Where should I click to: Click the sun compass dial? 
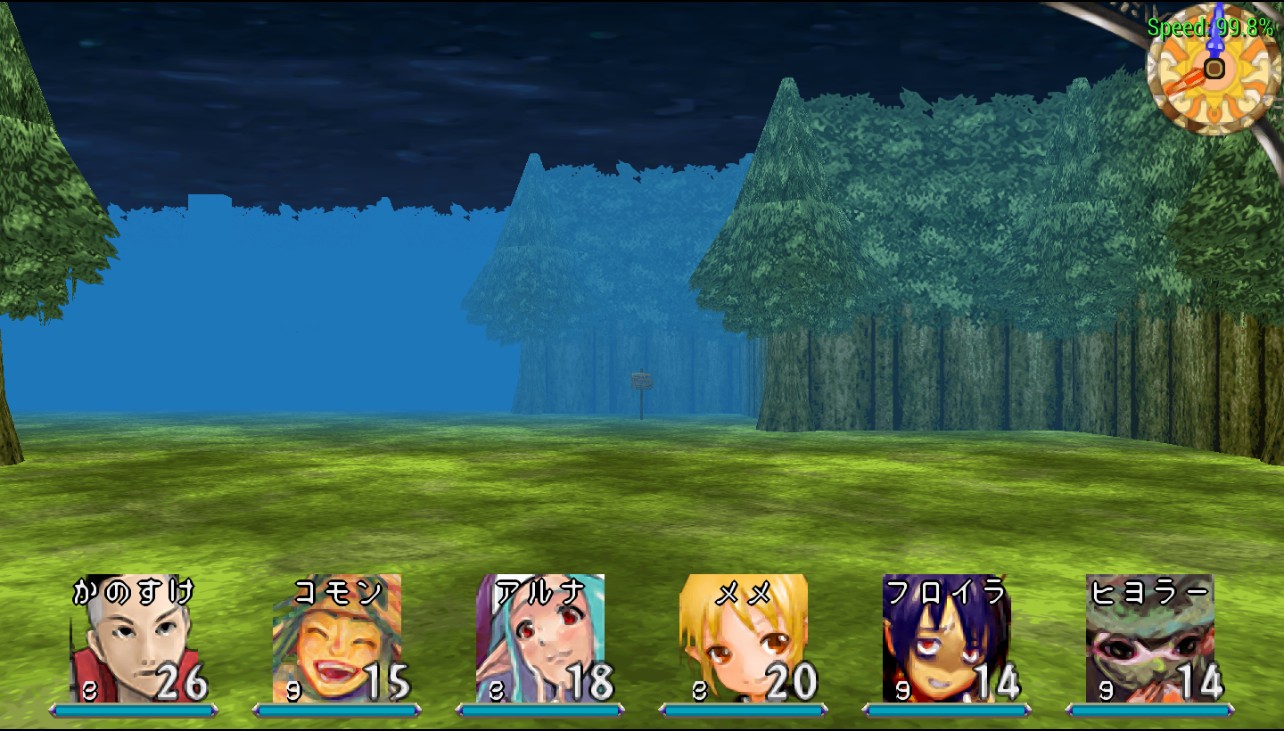click(1214, 68)
